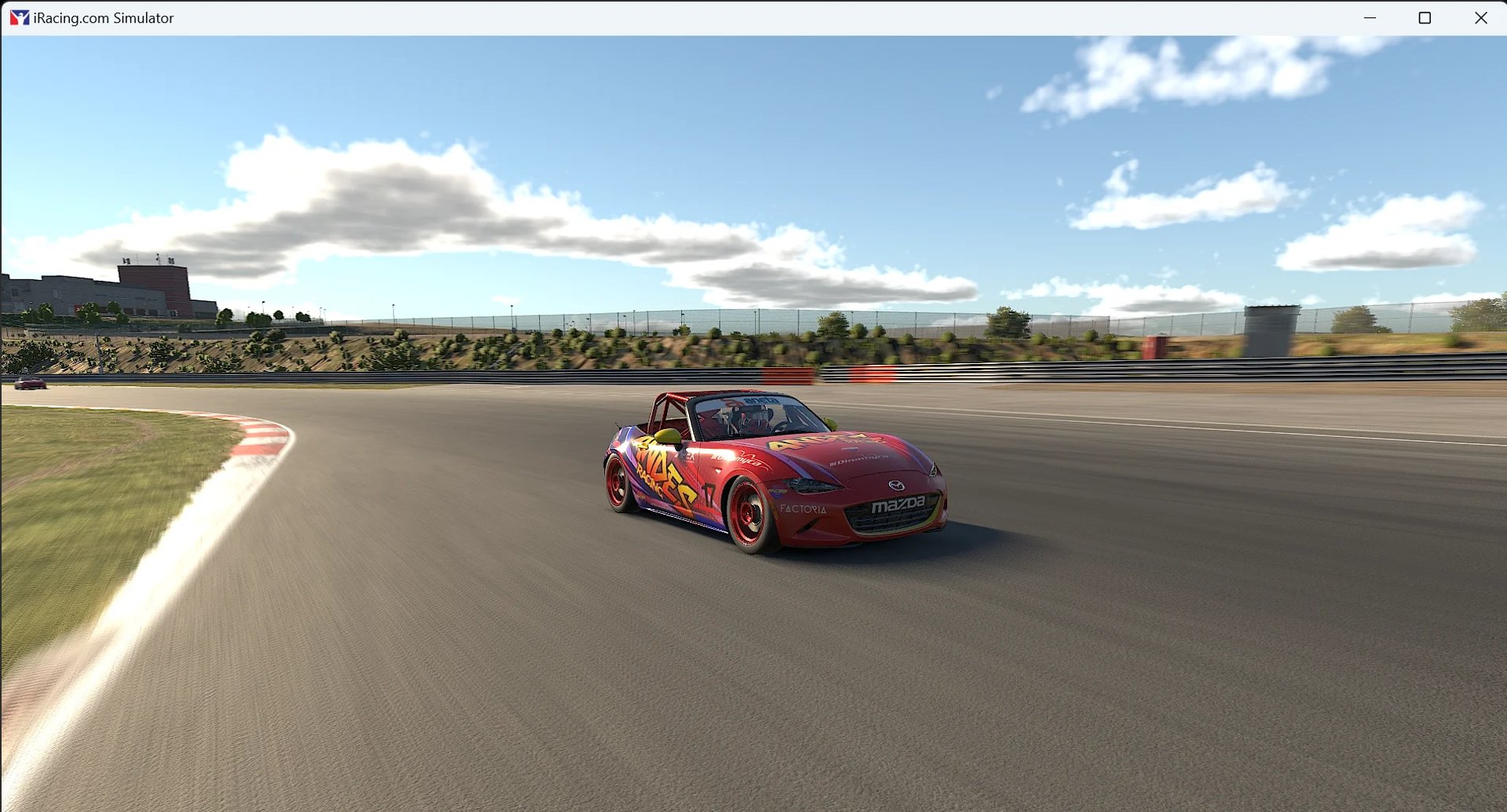
Task: Select the Mazda badge on the car's hood
Action: pyautogui.click(x=896, y=486)
